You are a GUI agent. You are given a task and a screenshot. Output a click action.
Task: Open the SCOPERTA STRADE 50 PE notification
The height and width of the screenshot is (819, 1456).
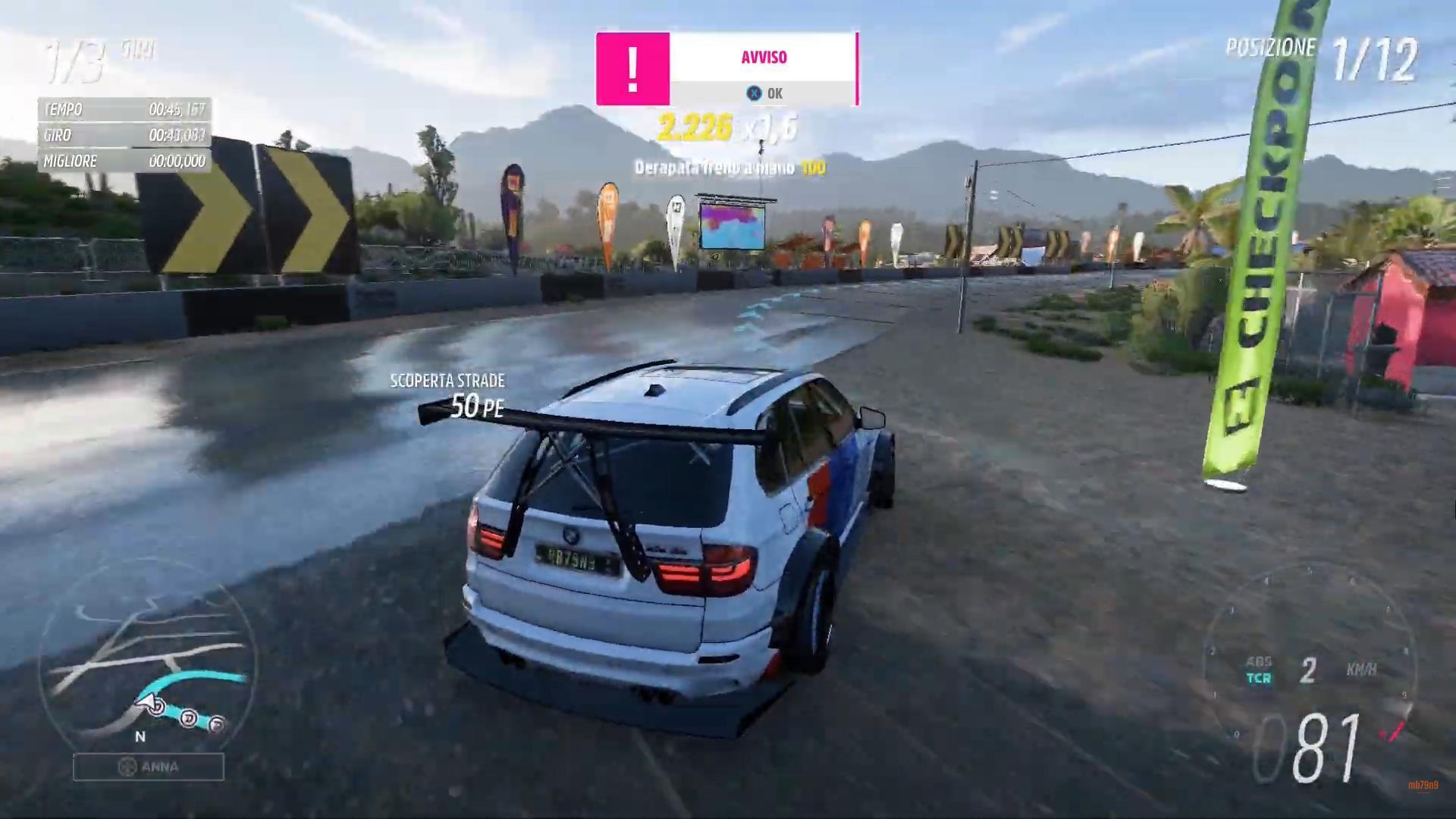(447, 393)
